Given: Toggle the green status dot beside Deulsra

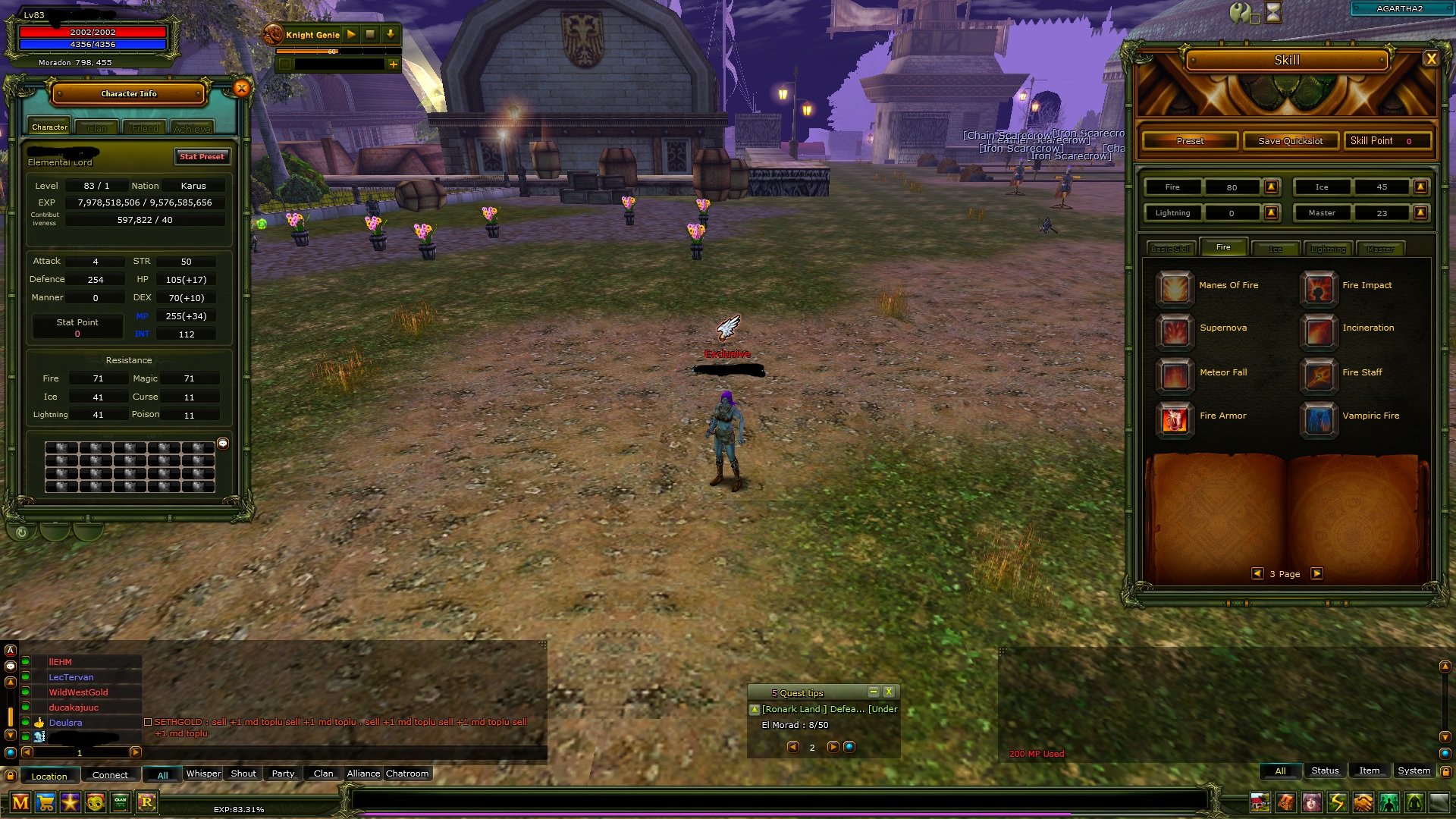Looking at the screenshot, I should pyautogui.click(x=25, y=723).
